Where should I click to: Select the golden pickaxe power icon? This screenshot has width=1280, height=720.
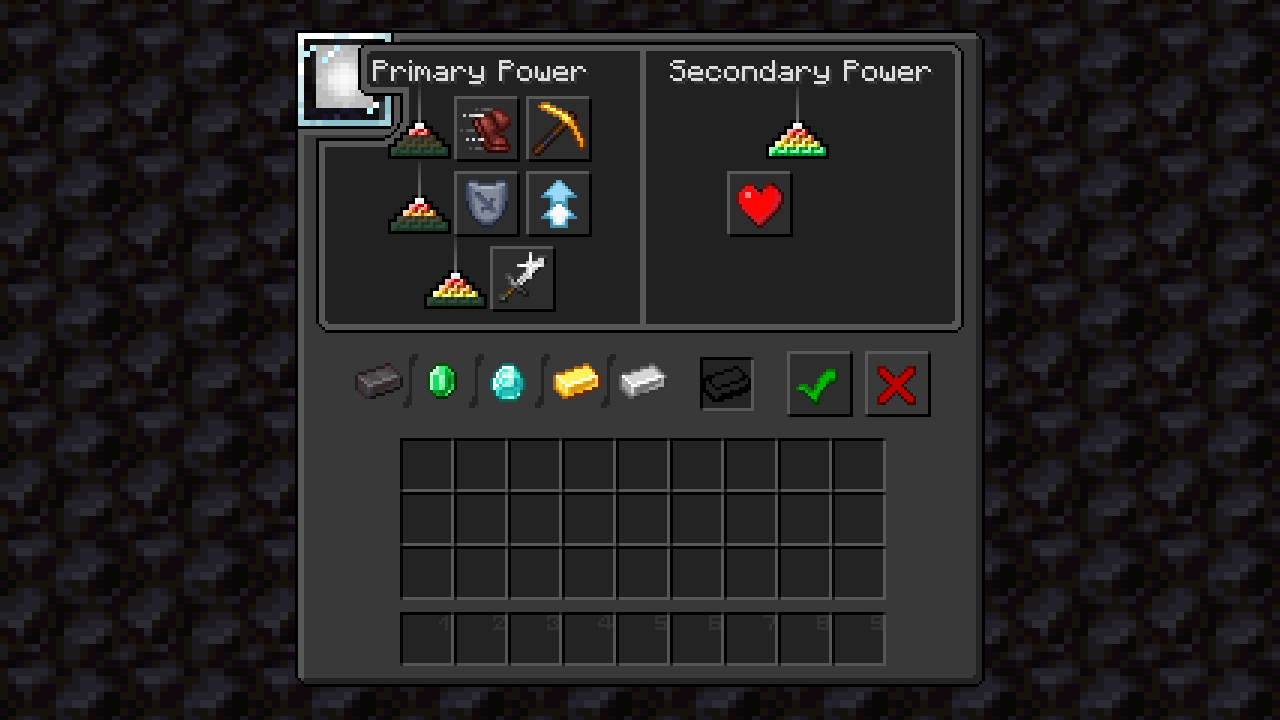(x=558, y=128)
